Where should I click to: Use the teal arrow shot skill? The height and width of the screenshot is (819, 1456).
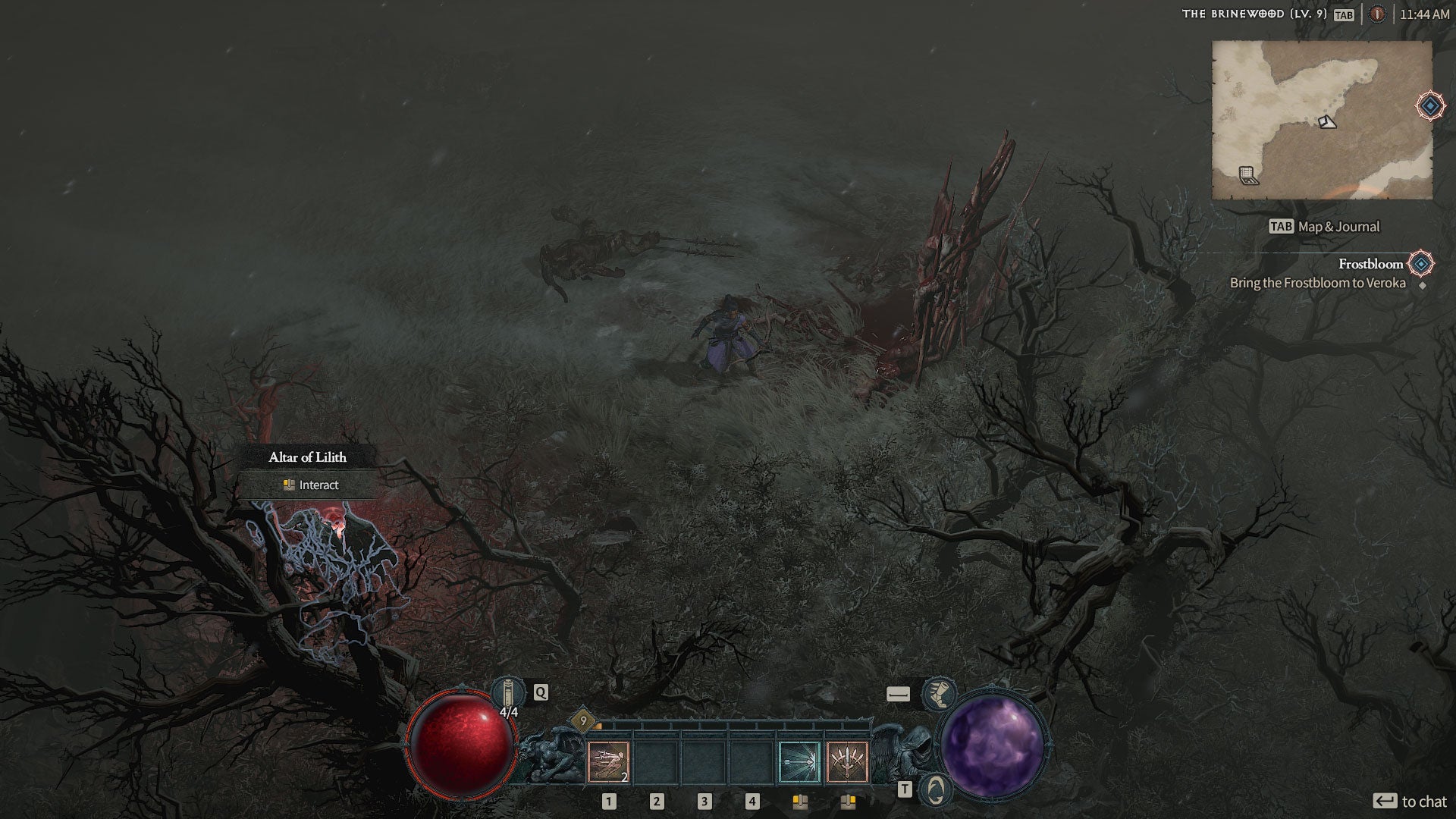pos(799,762)
